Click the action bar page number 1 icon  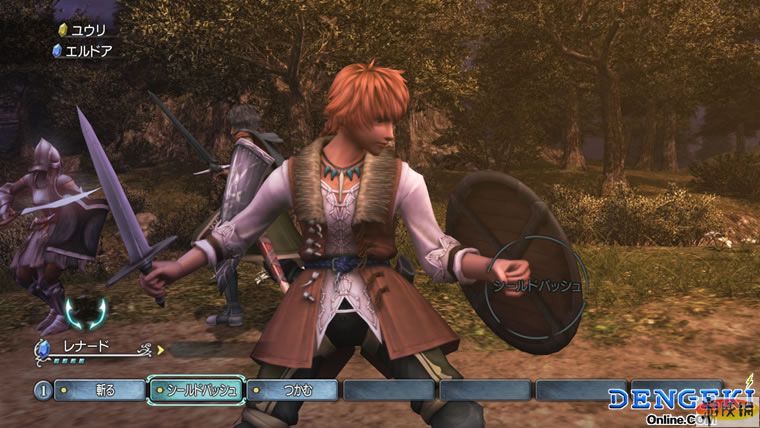42,390
